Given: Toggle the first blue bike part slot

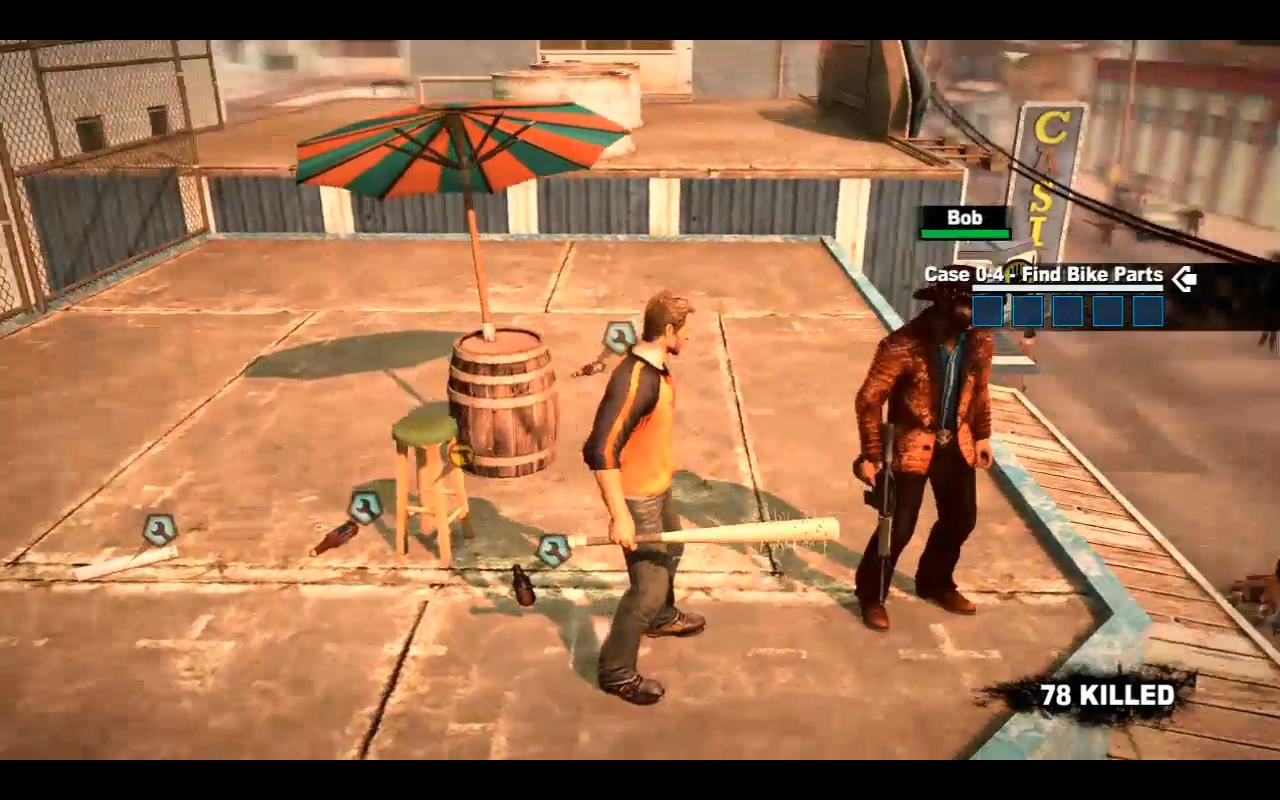Looking at the screenshot, I should click(987, 312).
